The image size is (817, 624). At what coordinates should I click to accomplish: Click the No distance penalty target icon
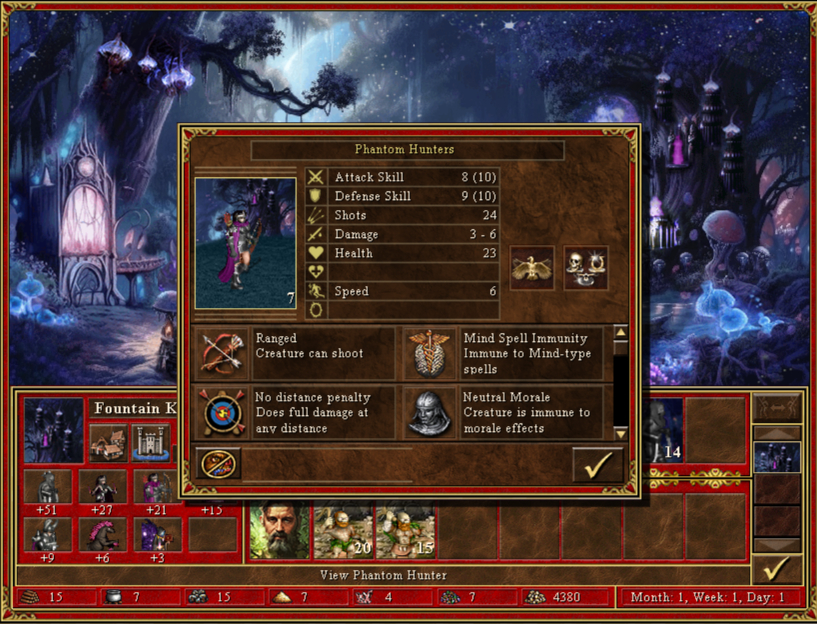click(x=222, y=412)
